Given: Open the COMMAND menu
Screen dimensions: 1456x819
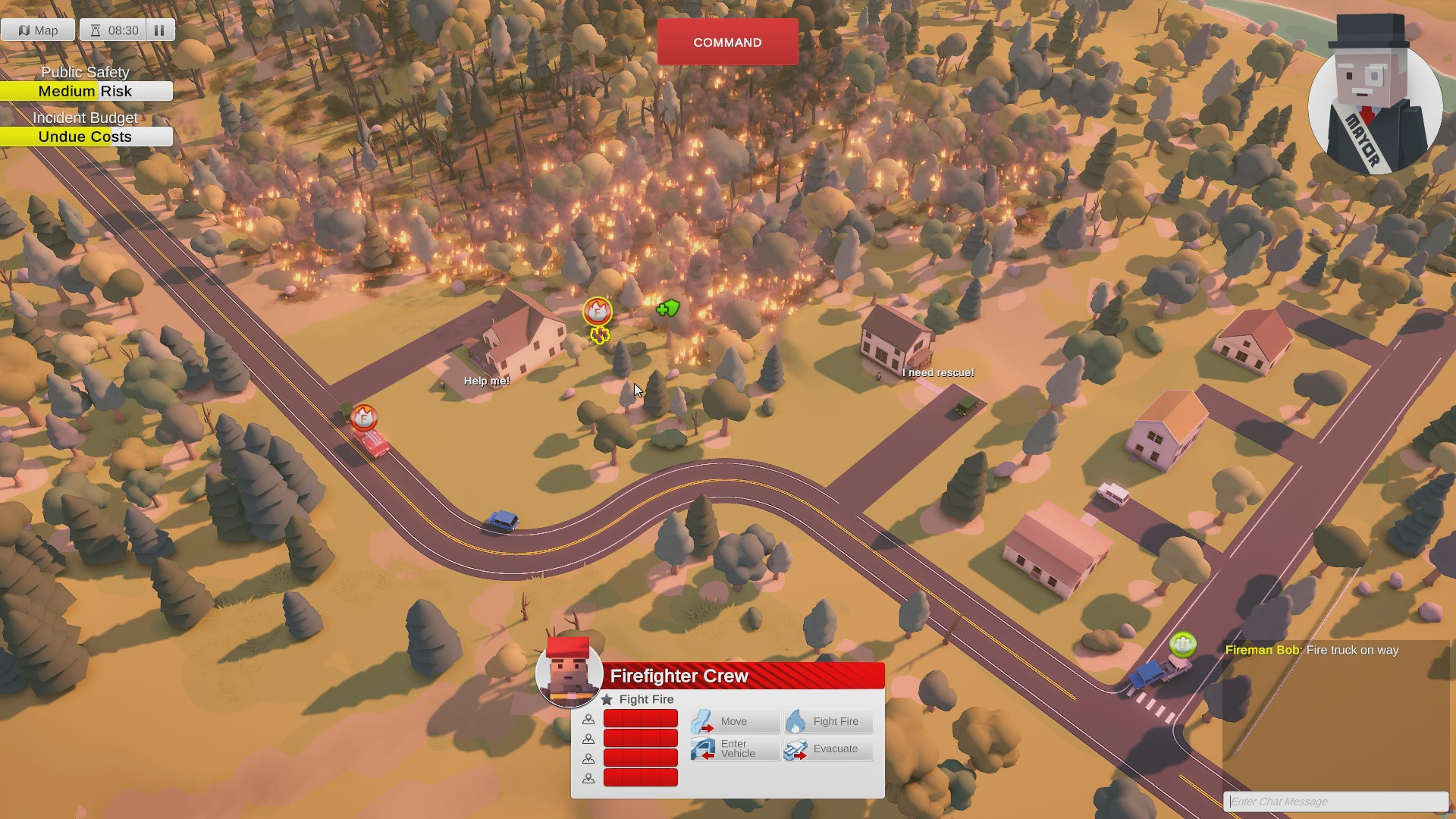Looking at the screenshot, I should [727, 42].
